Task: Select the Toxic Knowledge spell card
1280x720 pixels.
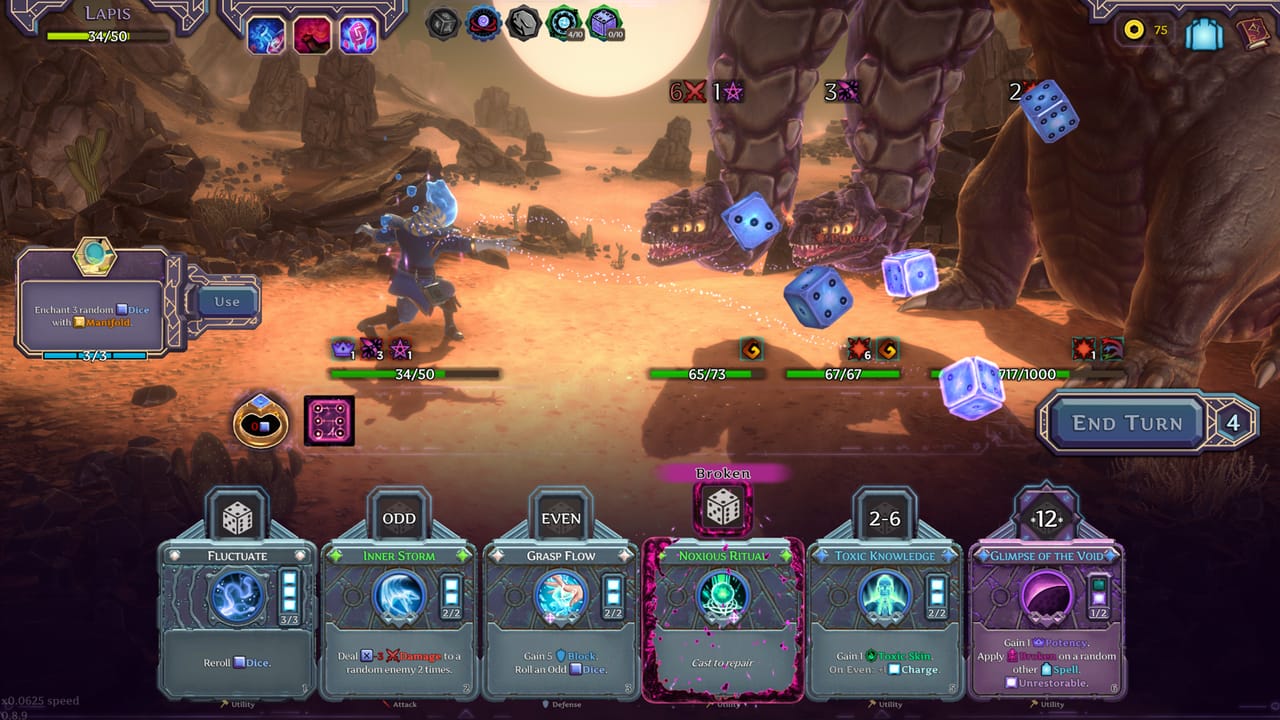Action: point(884,620)
